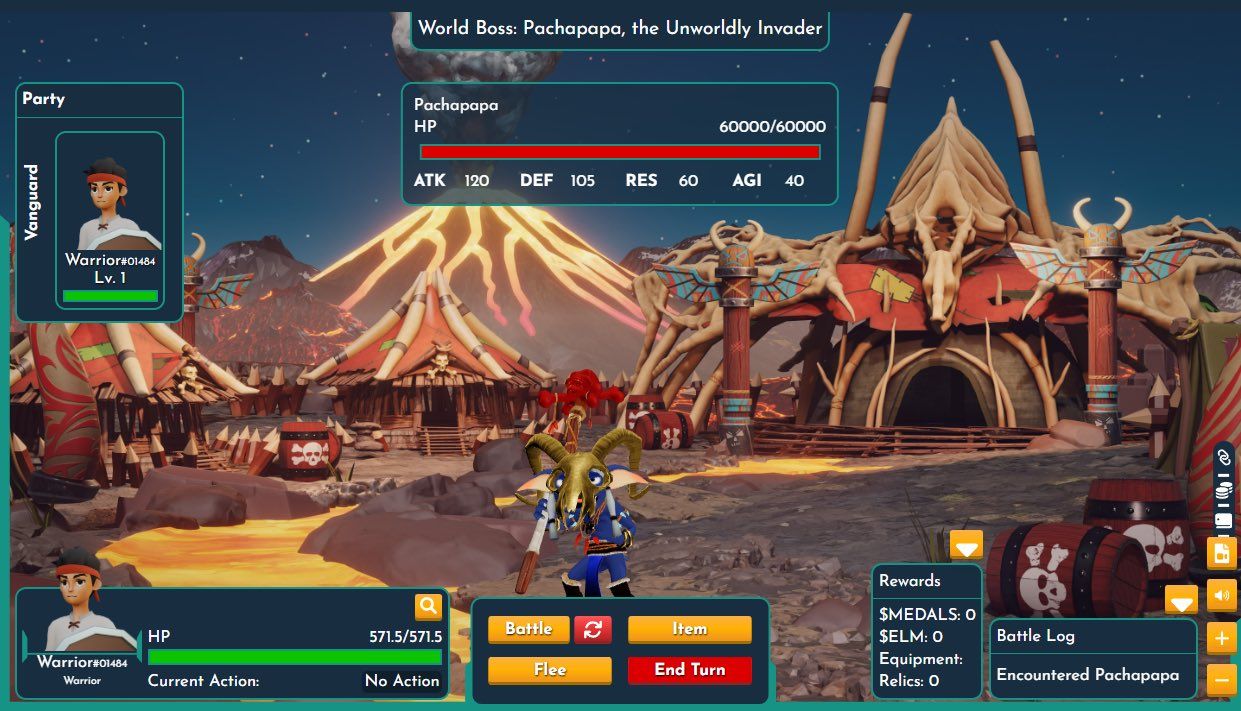
Task: Click the plus zoom button
Action: [1222, 638]
